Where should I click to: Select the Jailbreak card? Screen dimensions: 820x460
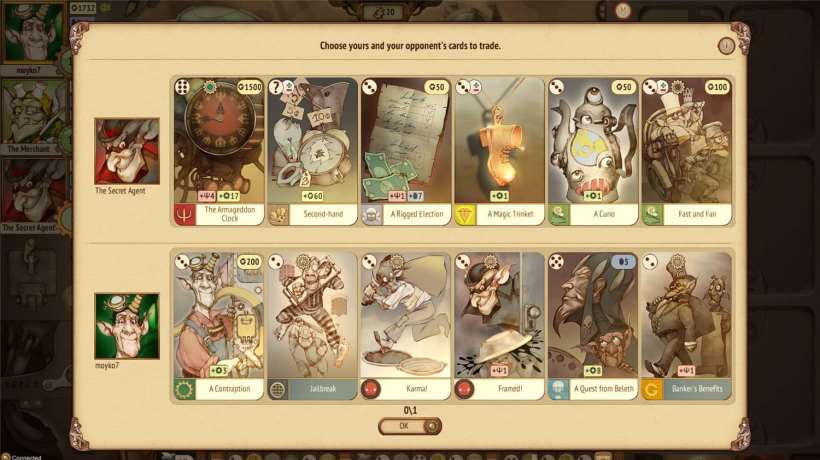click(x=311, y=325)
